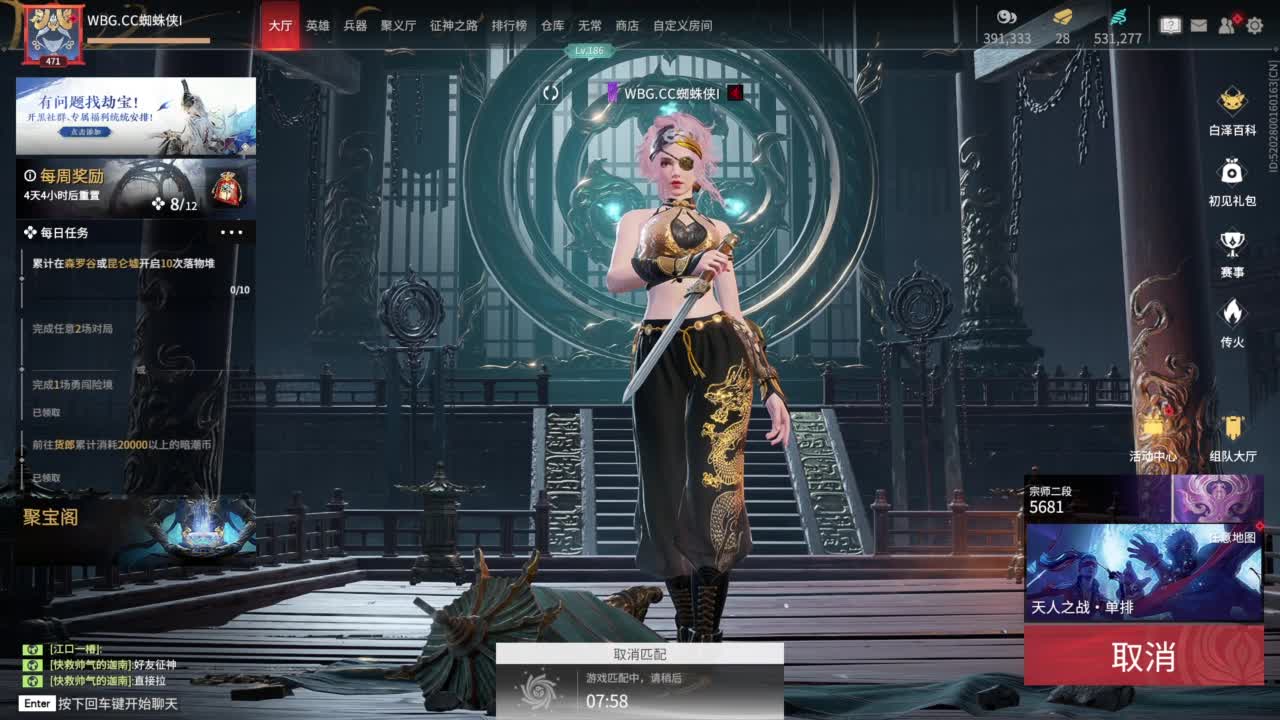Switch to the 英雄 tab
The image size is (1280, 720).
(x=317, y=26)
